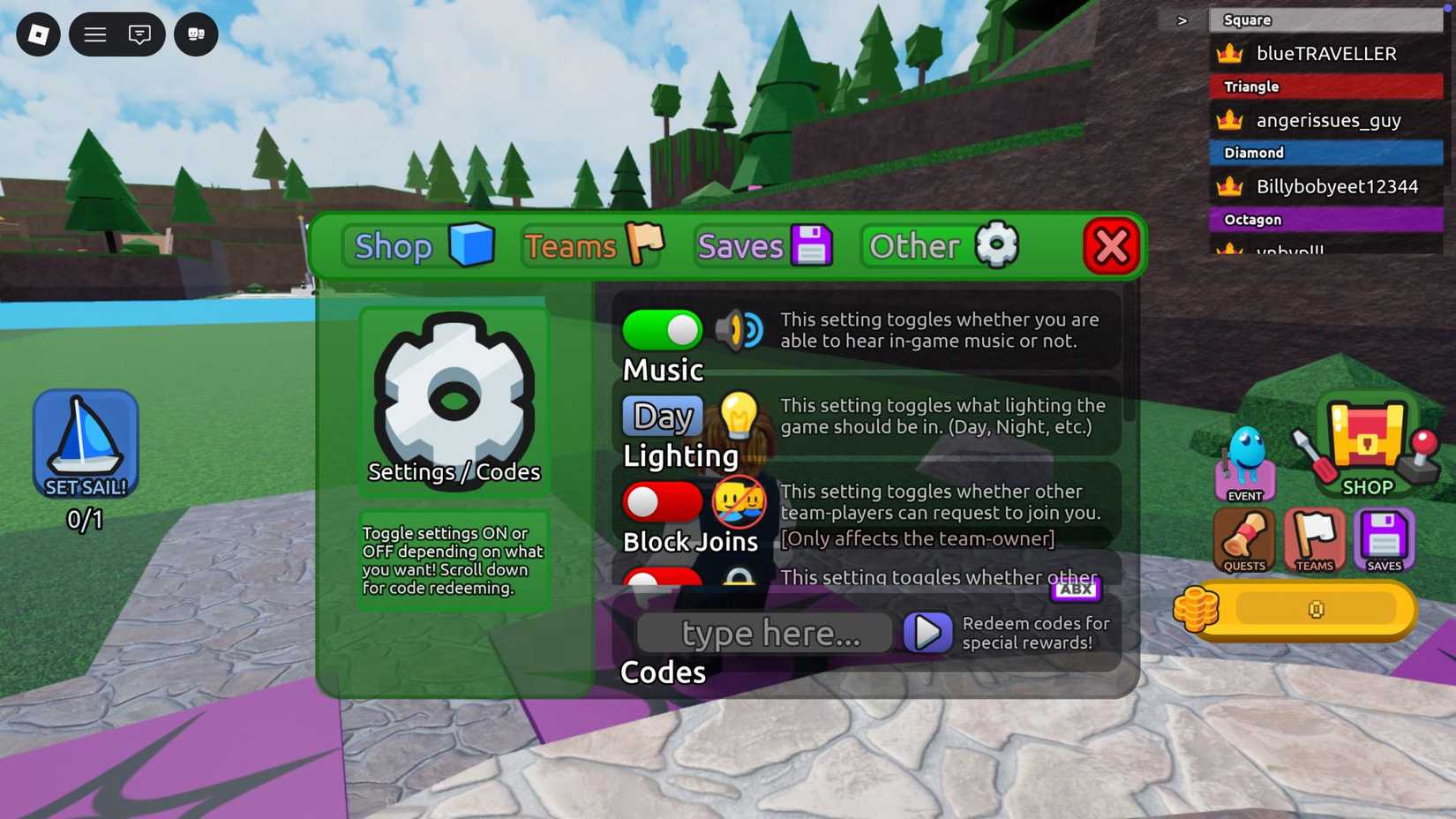Collapse the player leaderboard with the chevron
The image size is (1456, 819).
coord(1182,19)
